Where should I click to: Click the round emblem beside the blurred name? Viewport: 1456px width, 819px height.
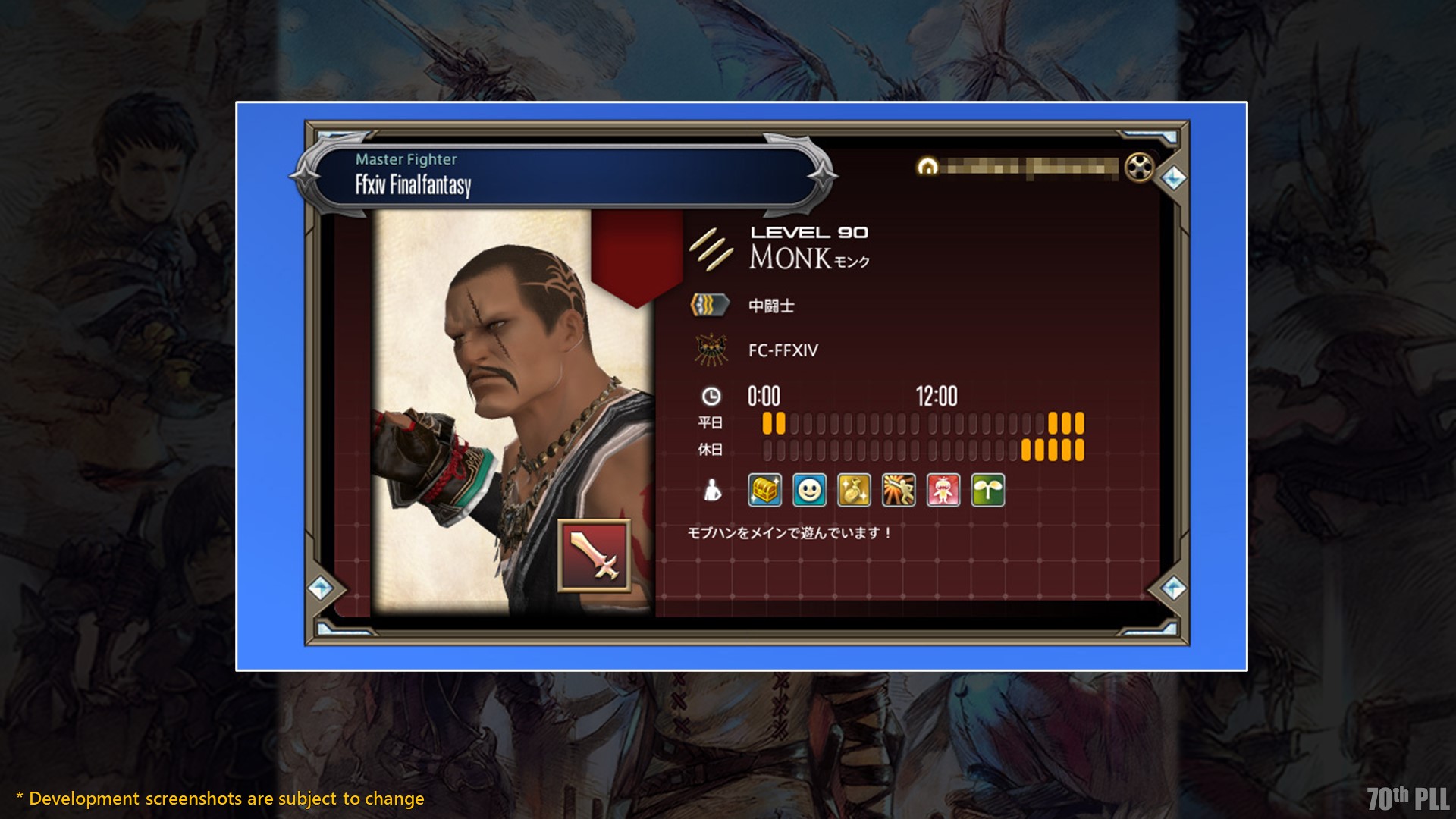(x=1139, y=167)
